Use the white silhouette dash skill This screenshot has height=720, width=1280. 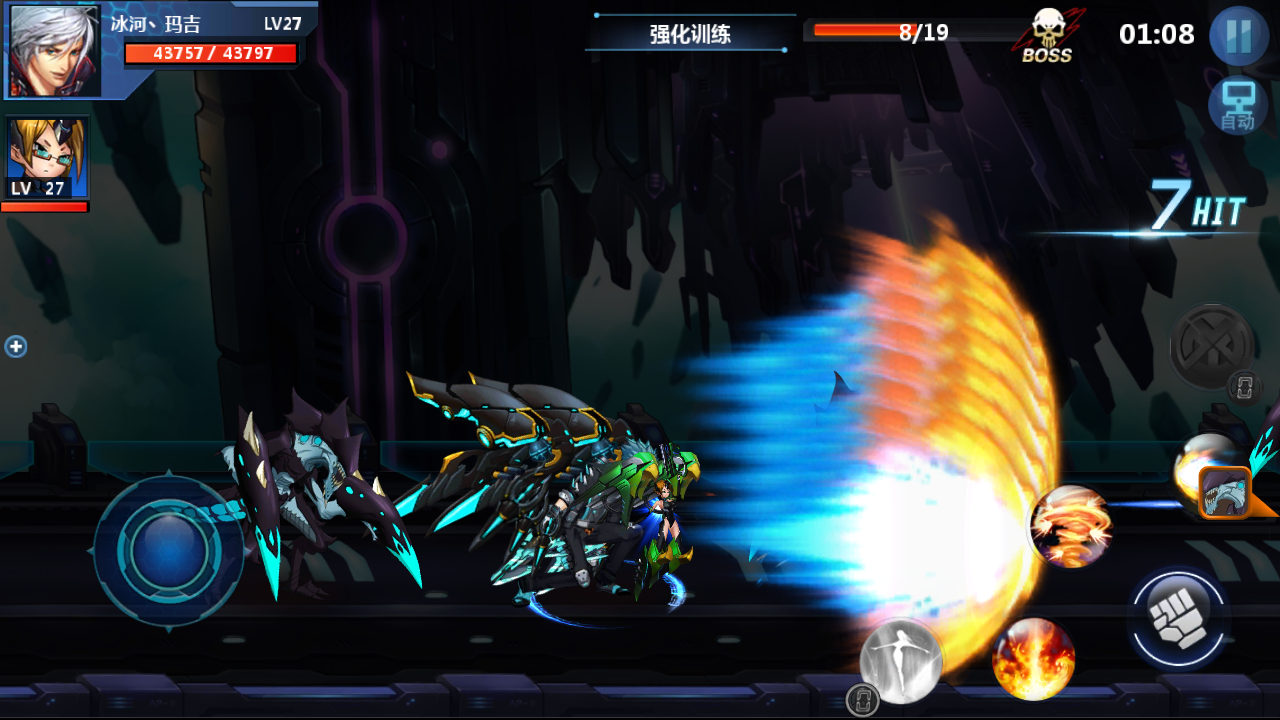(x=901, y=661)
